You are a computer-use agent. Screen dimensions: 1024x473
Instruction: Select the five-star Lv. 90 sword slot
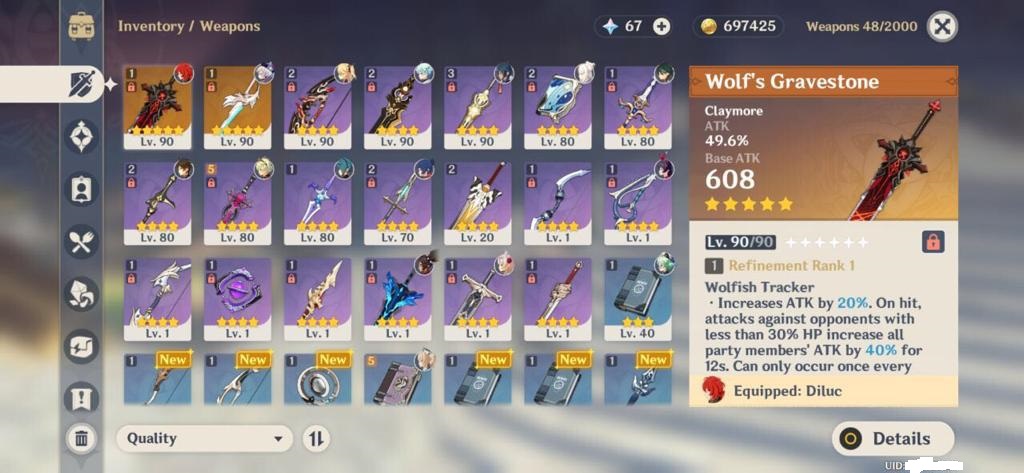pyautogui.click(x=238, y=107)
